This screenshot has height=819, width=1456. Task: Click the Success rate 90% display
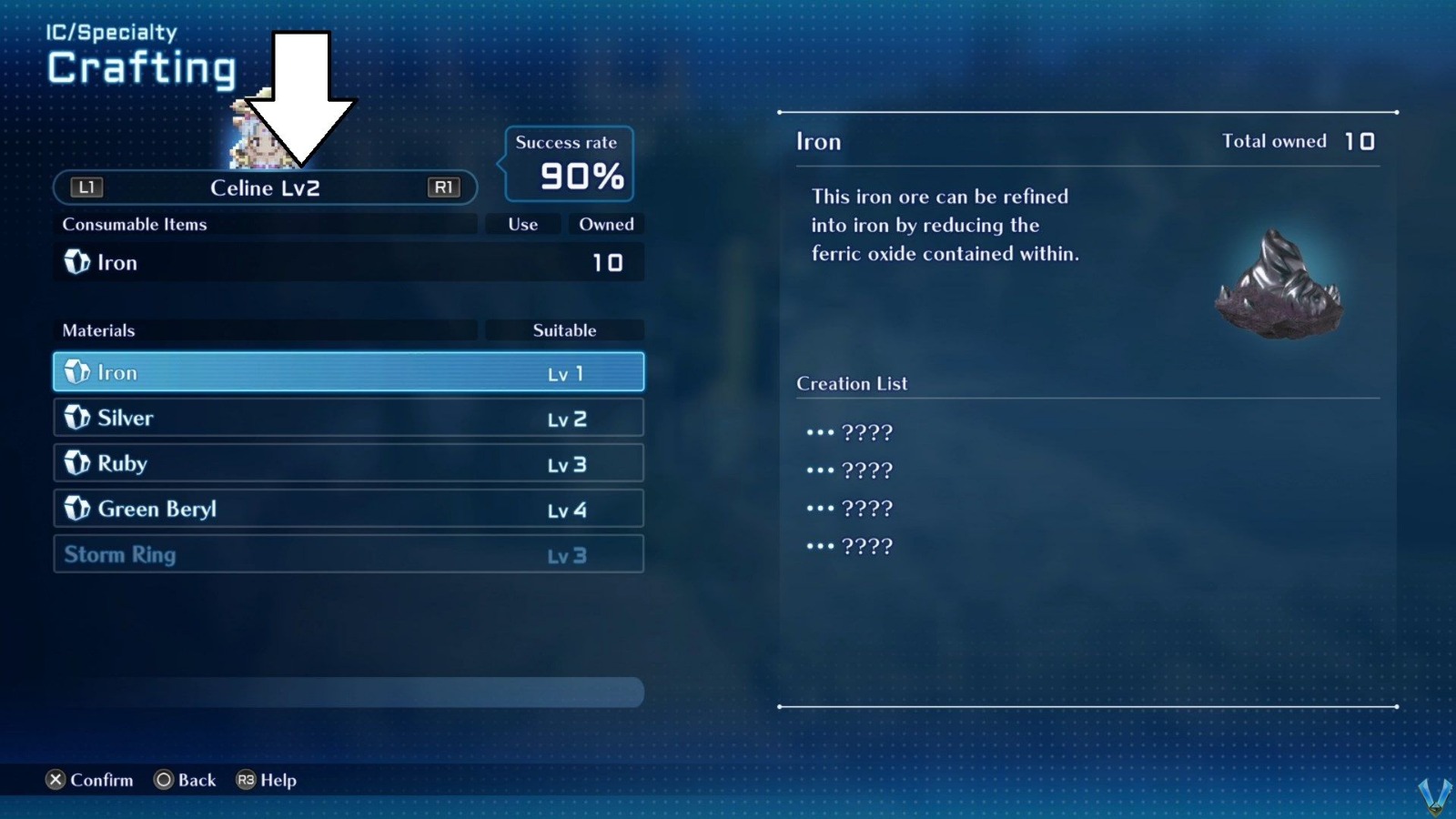567,166
